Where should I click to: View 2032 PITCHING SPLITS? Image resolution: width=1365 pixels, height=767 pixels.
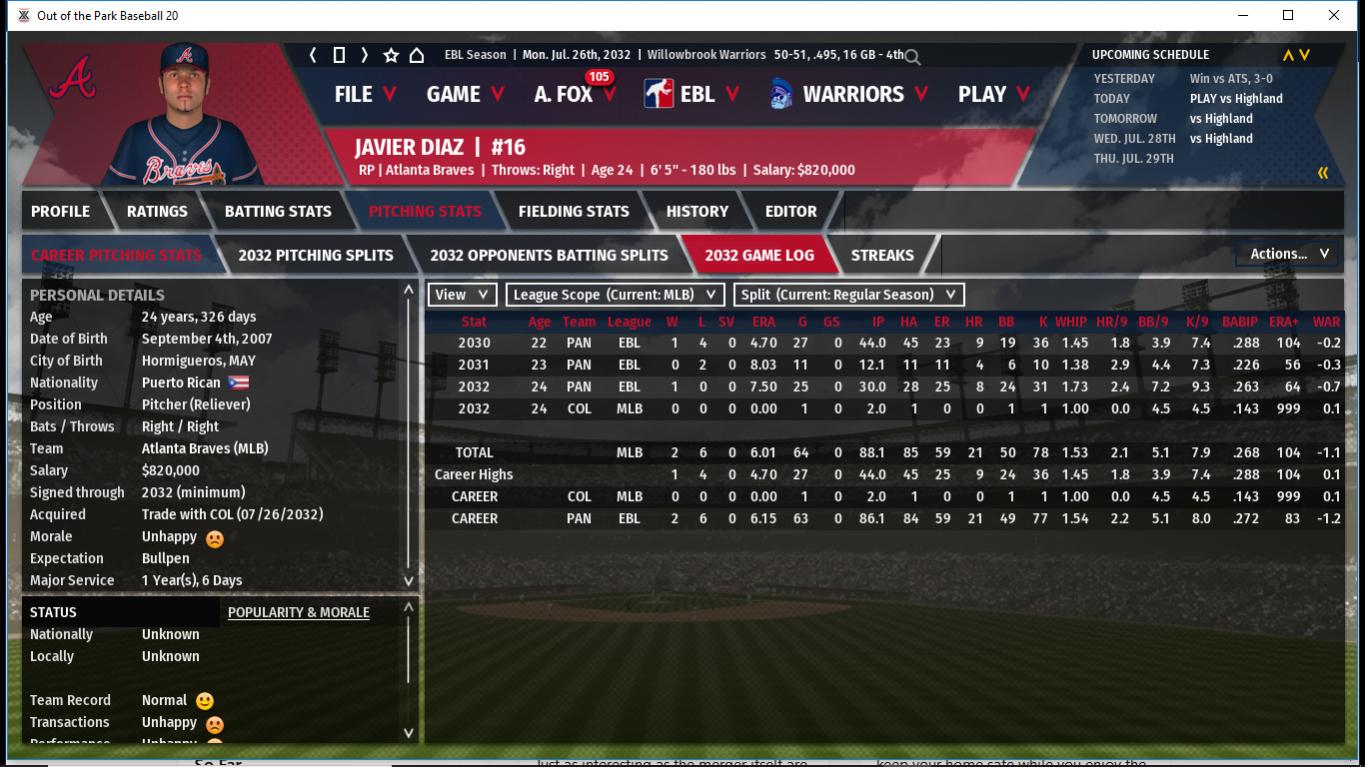pyautogui.click(x=316, y=255)
